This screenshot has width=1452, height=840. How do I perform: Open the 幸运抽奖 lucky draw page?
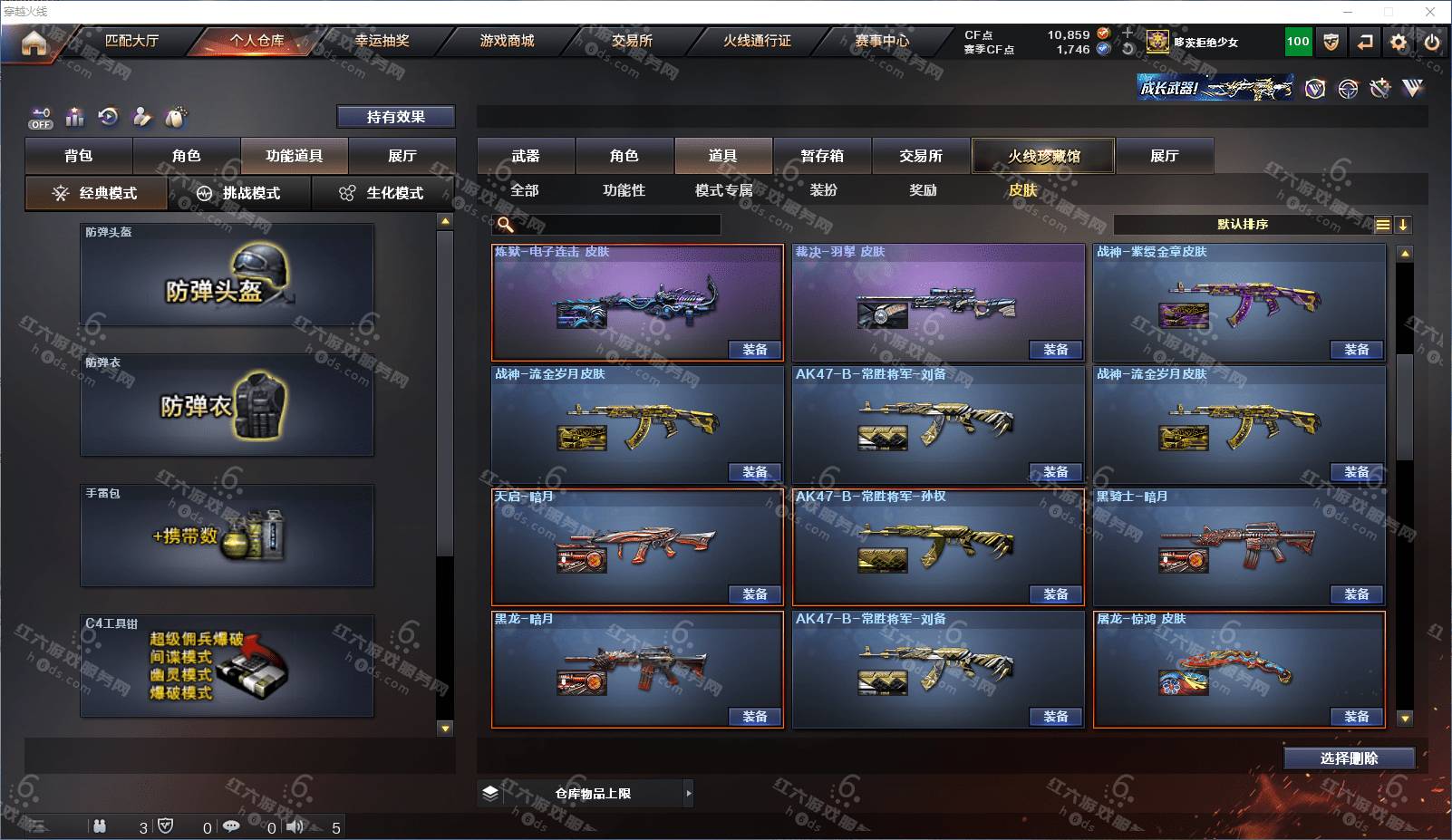[x=382, y=41]
